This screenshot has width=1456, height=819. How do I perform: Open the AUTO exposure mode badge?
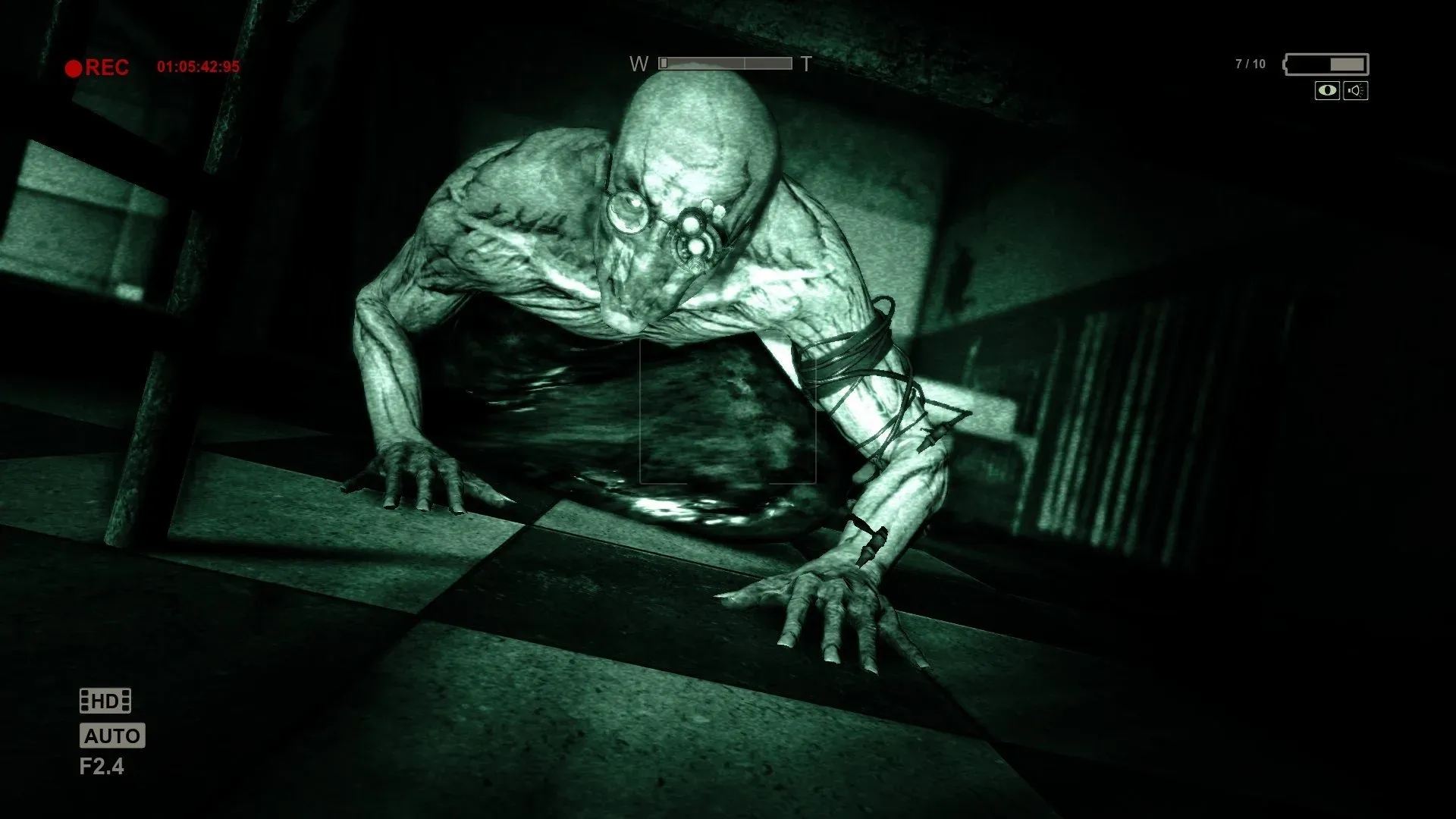pyautogui.click(x=112, y=736)
